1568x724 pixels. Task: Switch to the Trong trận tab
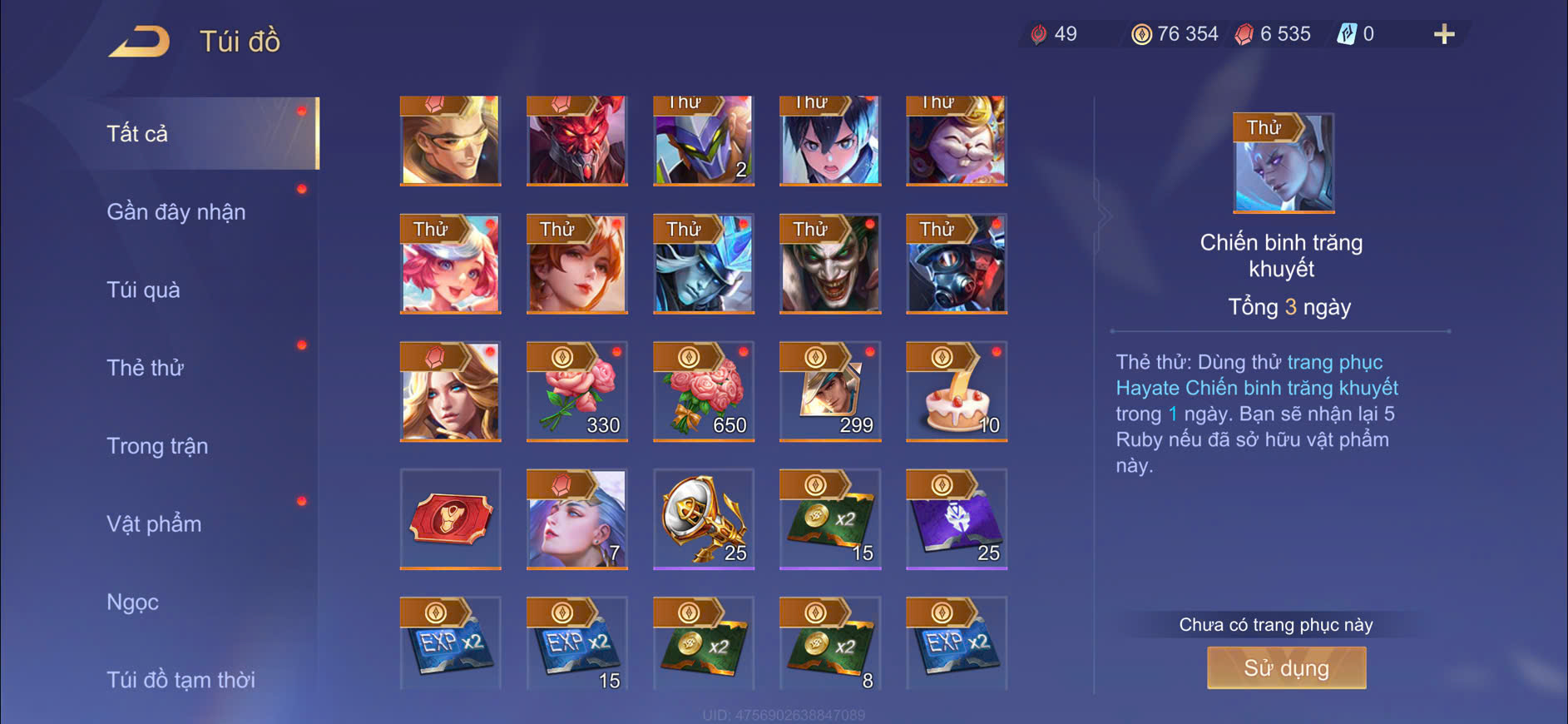tap(157, 446)
